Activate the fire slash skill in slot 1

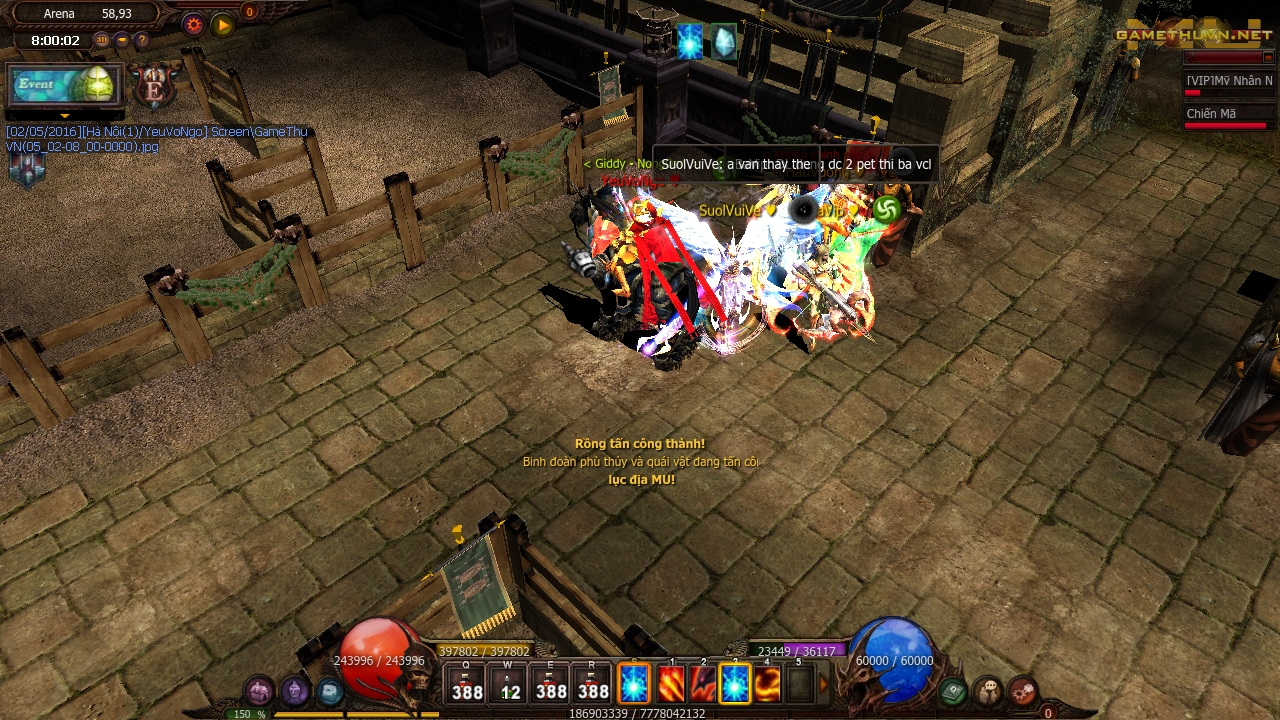[x=671, y=685]
